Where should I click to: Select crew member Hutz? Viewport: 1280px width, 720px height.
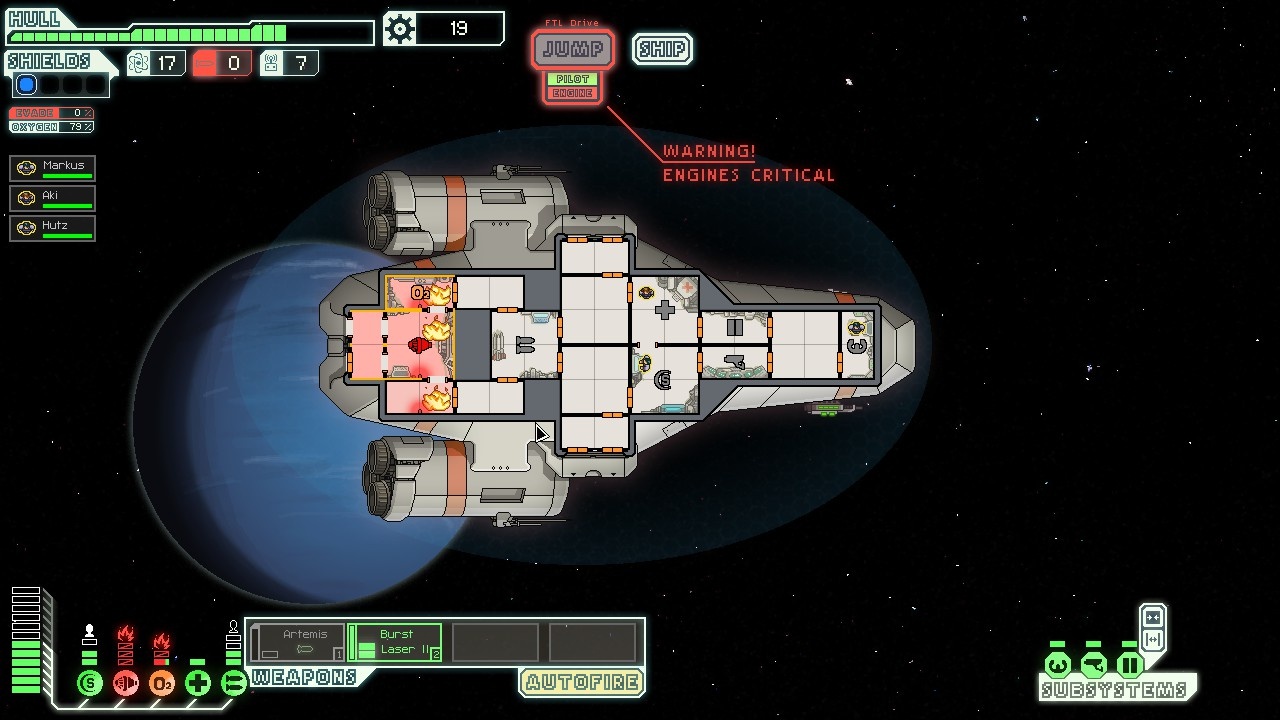coord(53,228)
